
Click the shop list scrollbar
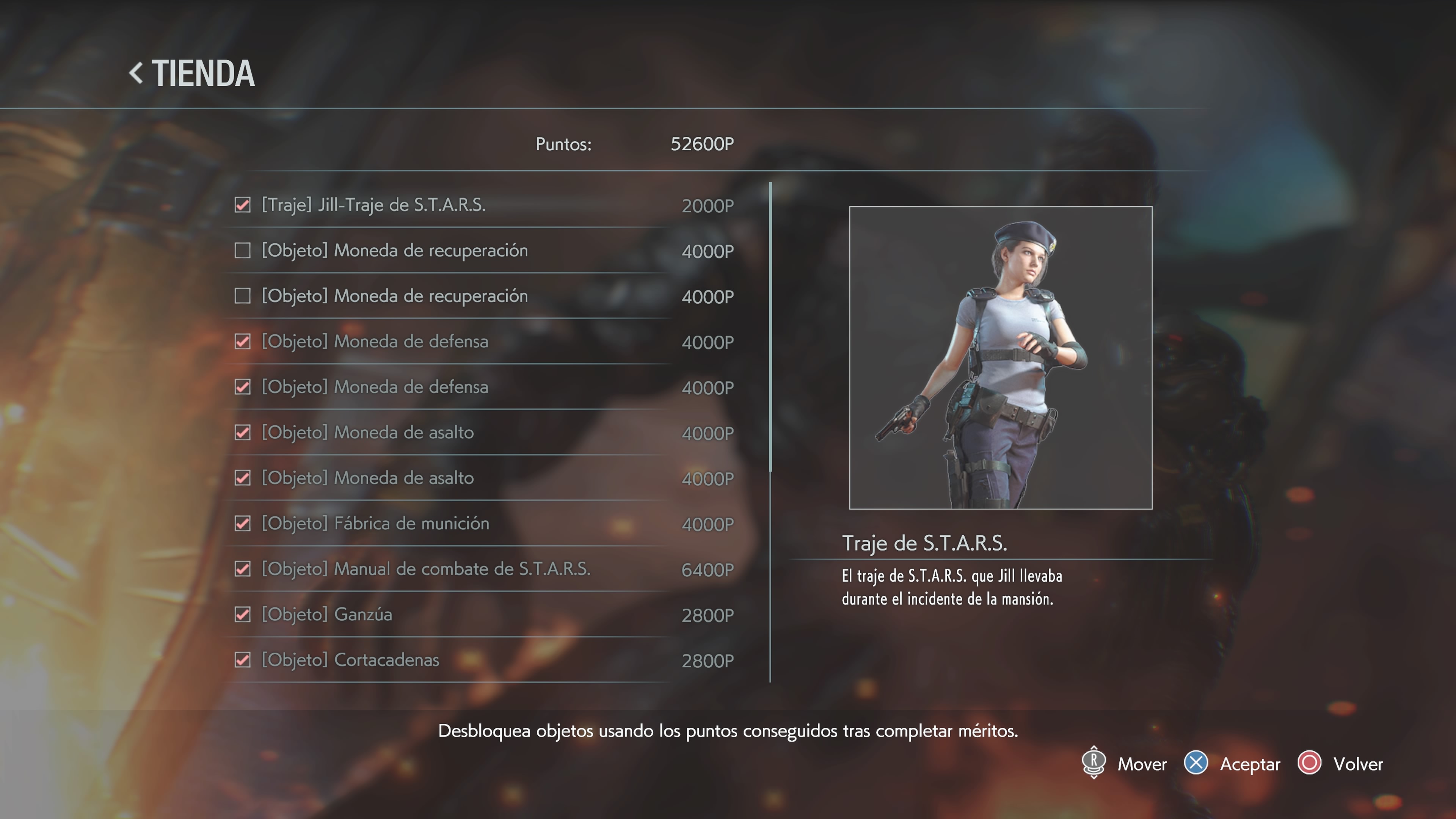pos(770,328)
